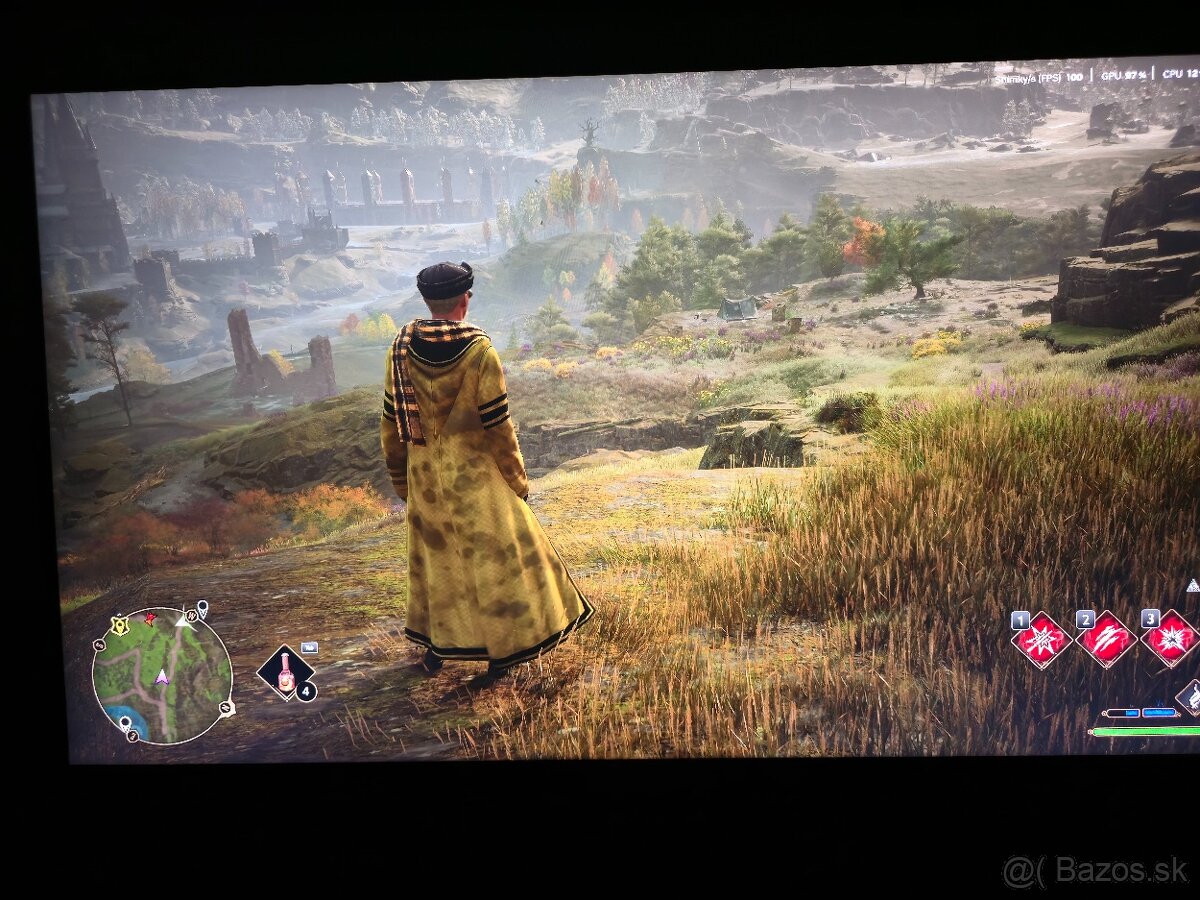Select the yellow shield quest marker on minimap
The image size is (1200, 900).
(x=121, y=625)
